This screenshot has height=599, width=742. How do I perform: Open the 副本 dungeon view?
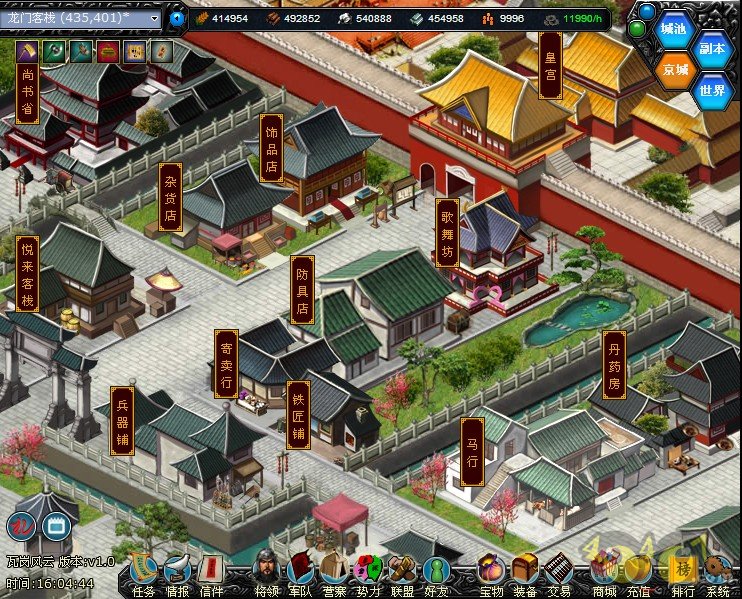pyautogui.click(x=713, y=49)
